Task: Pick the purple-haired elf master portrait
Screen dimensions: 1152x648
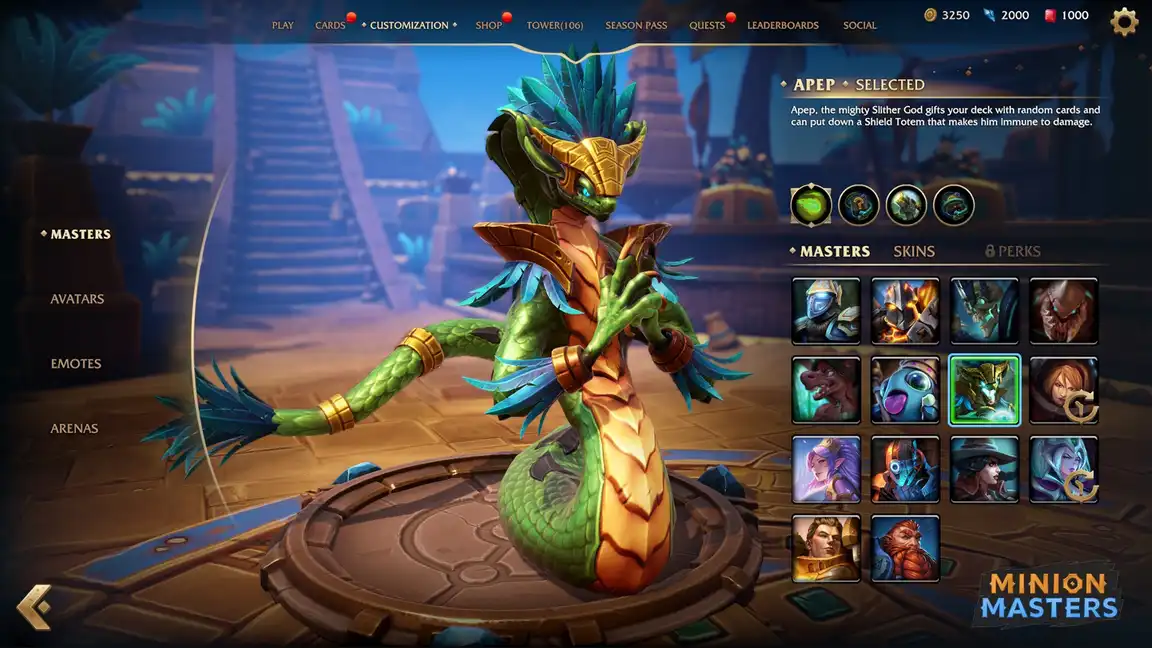Action: tap(826, 469)
